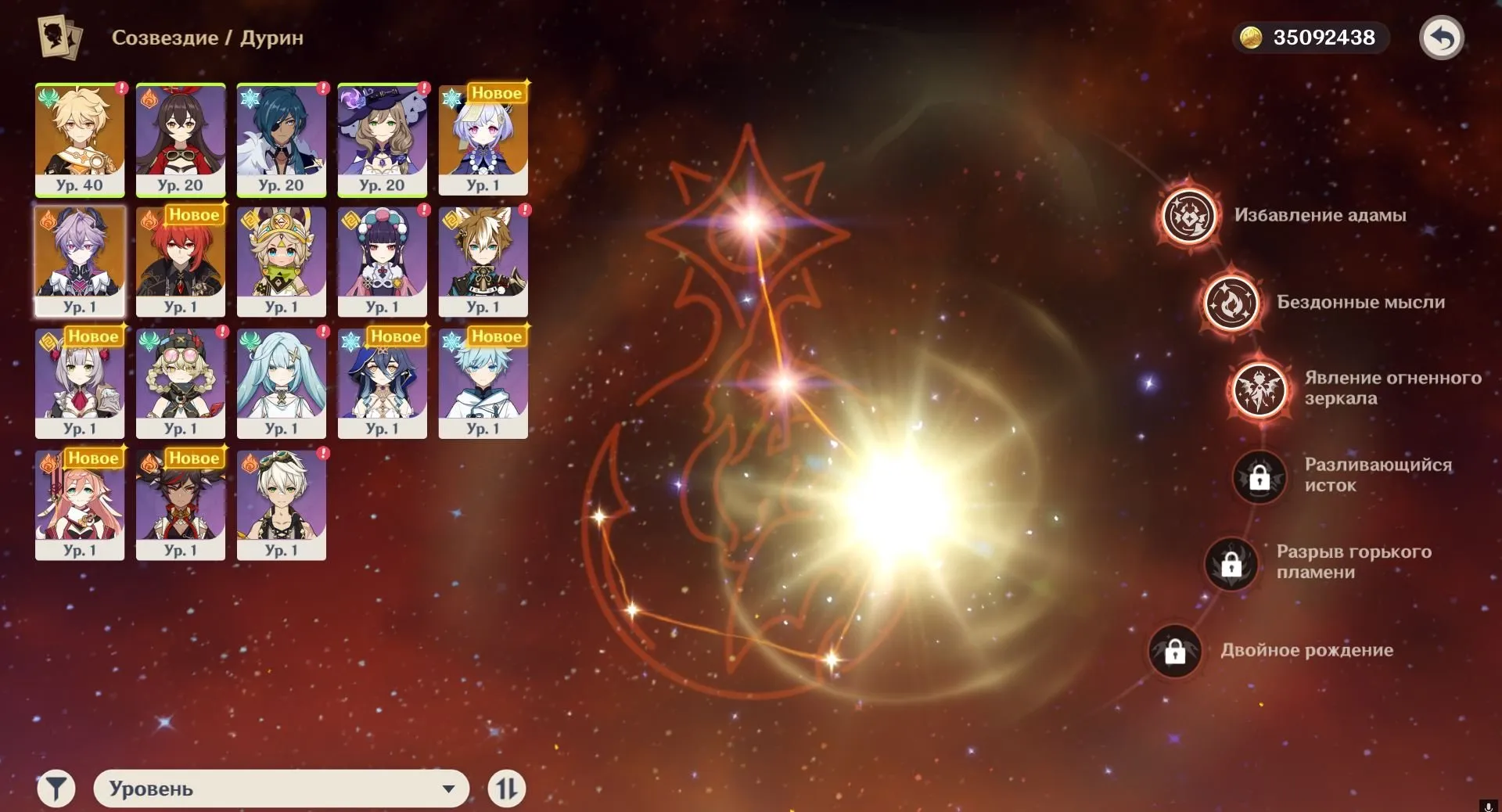
Task: Select Amber's level 20 portrait
Action: pyautogui.click(x=180, y=139)
